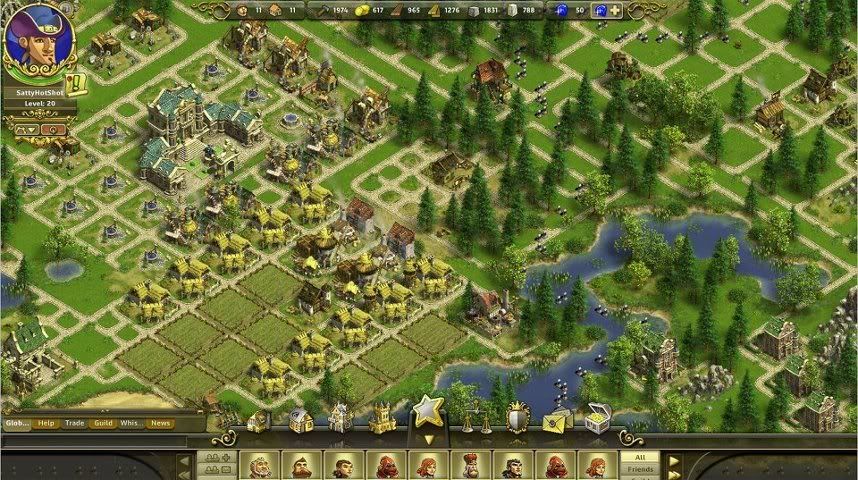Click the gold coins resource icon

point(362,11)
